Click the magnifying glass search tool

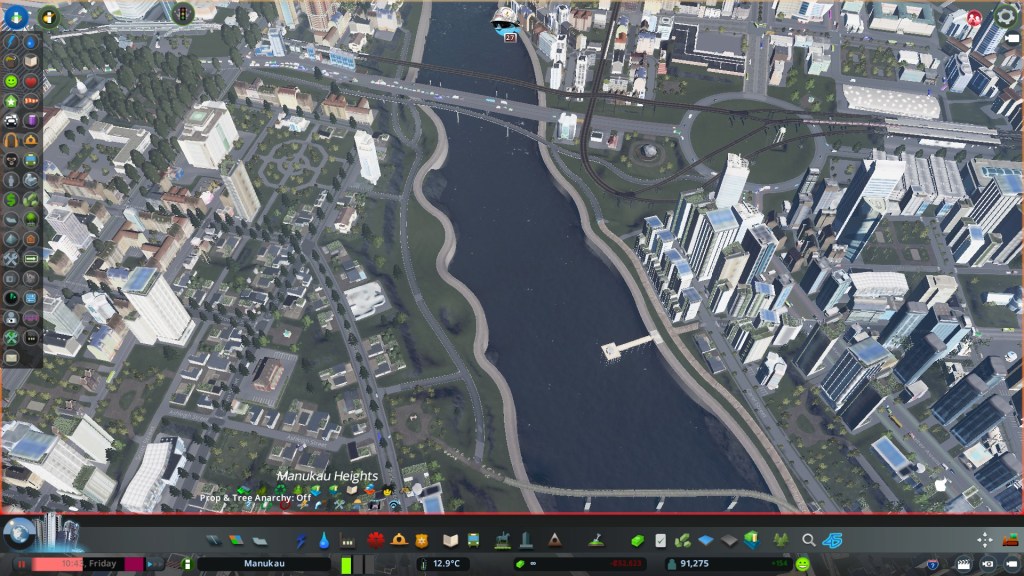click(x=808, y=540)
